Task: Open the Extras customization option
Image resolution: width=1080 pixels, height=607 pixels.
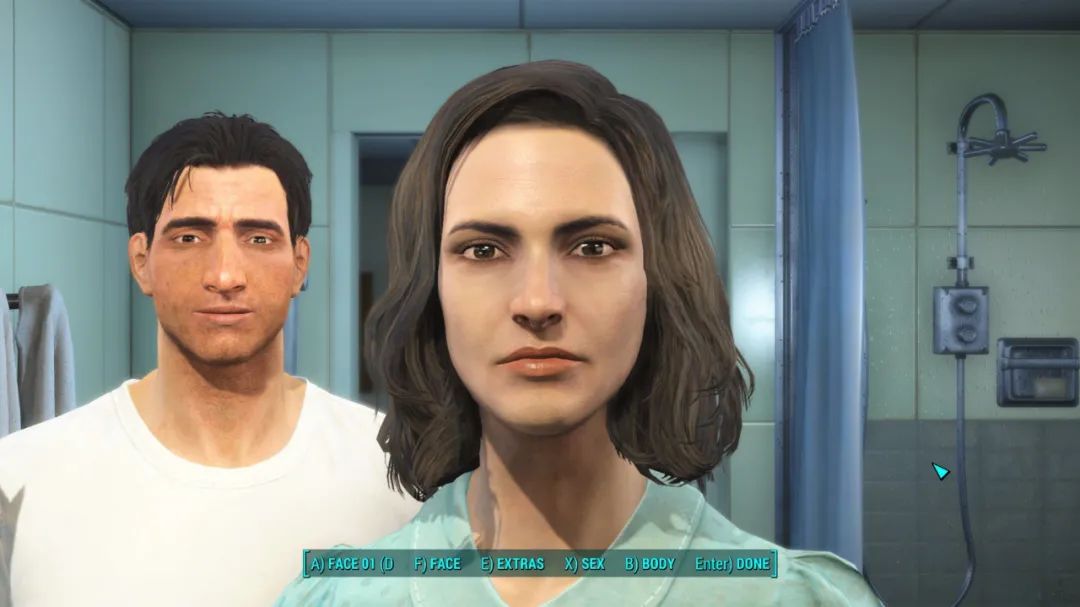Action: click(512, 564)
